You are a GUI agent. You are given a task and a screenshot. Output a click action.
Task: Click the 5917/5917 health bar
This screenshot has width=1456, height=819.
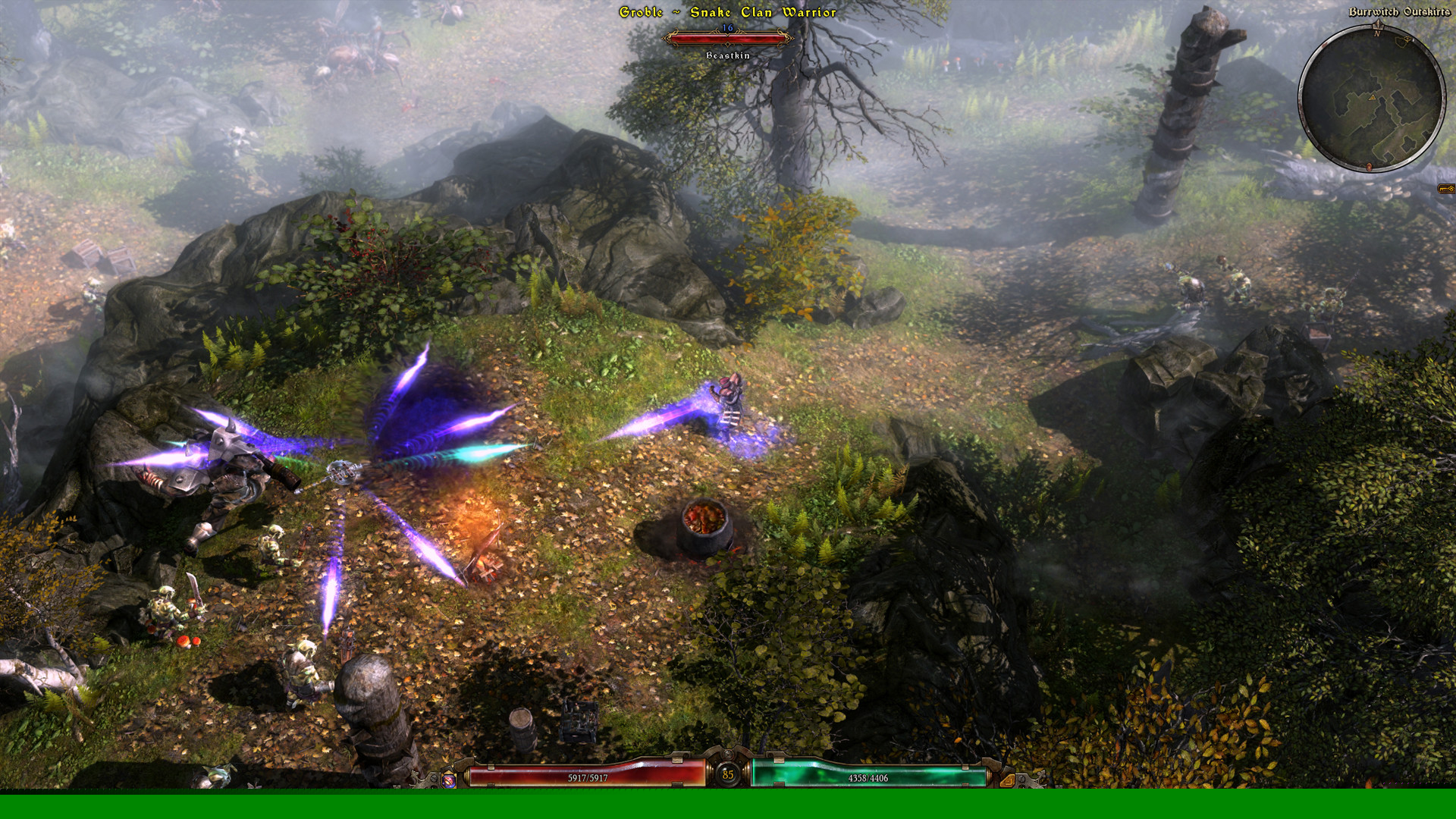(586, 779)
